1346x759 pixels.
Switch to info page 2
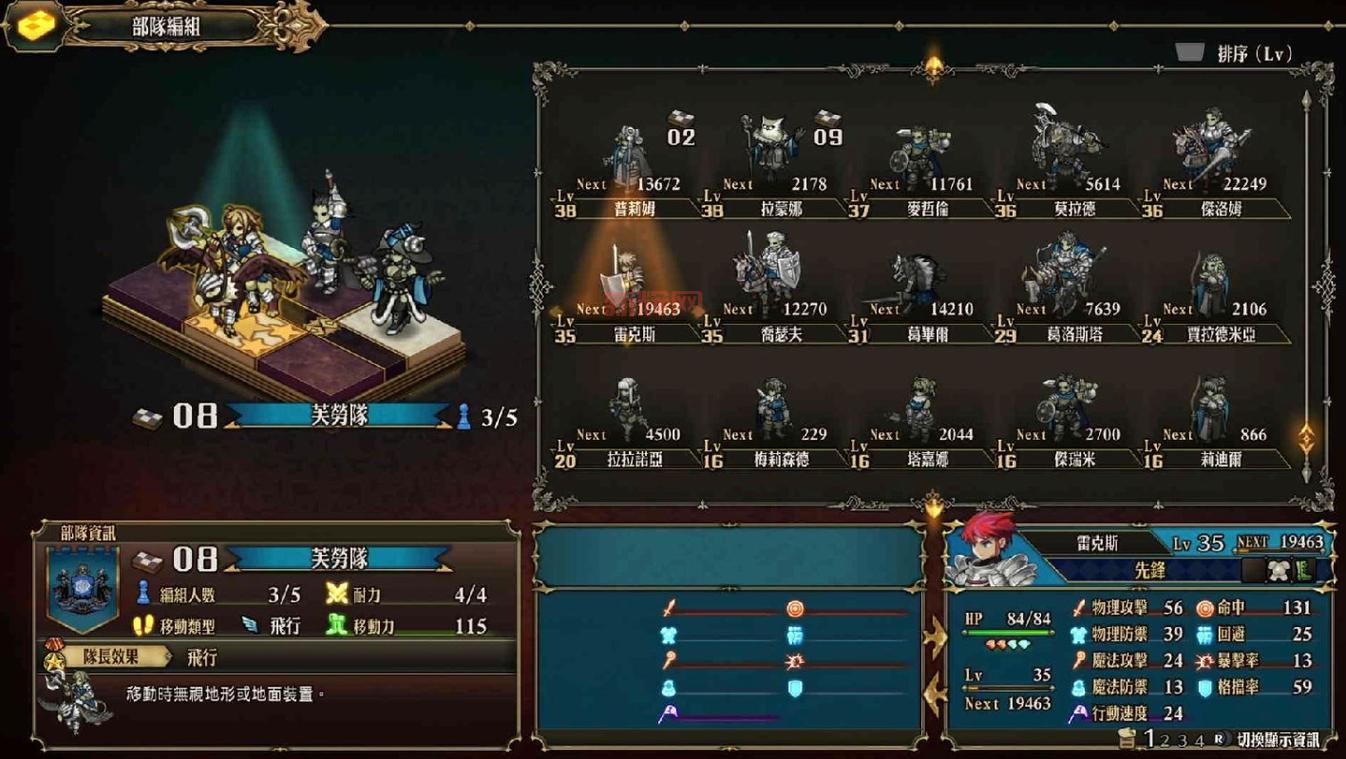(1165, 741)
